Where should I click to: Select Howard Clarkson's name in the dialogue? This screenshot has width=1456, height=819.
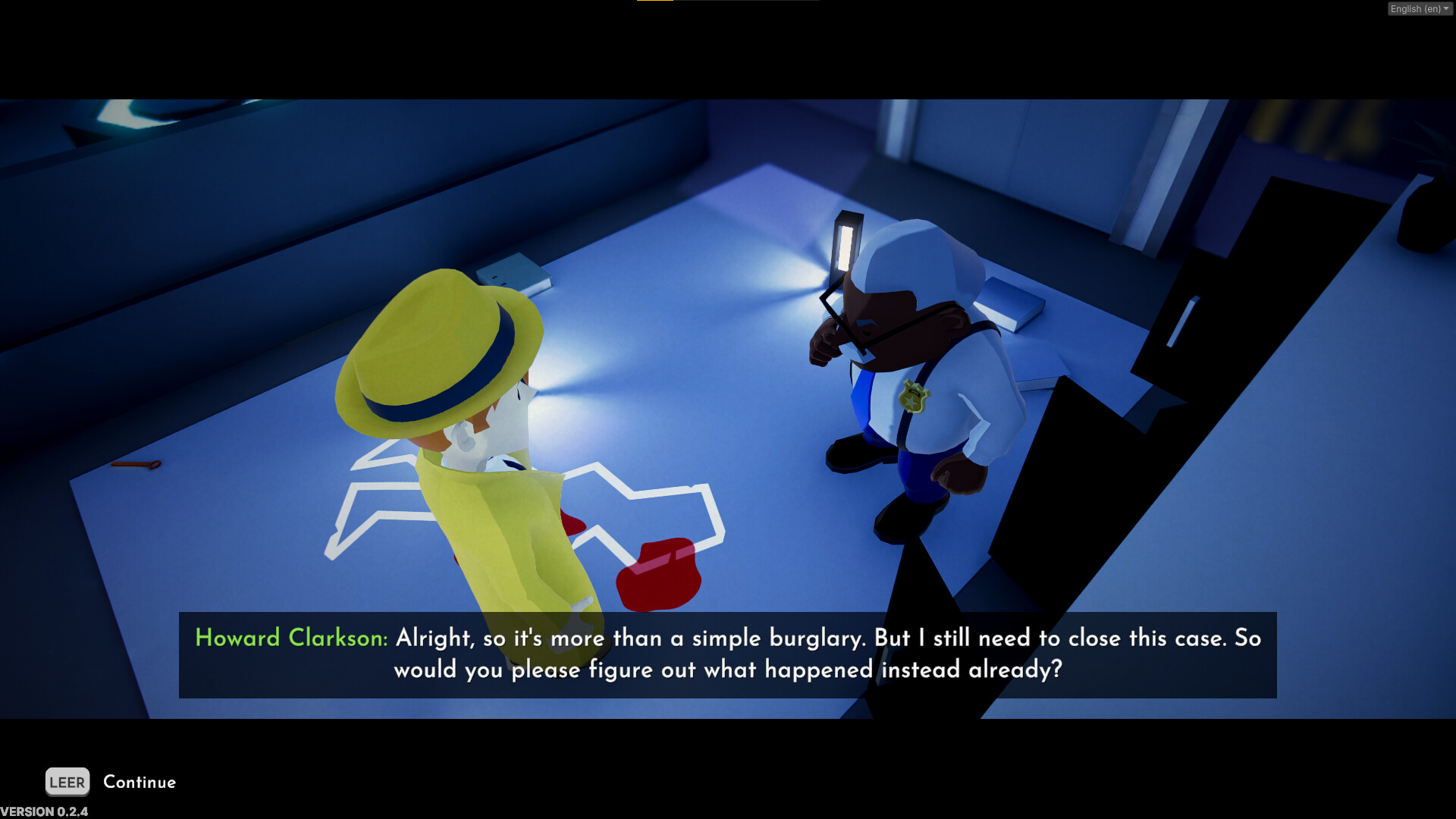point(291,639)
